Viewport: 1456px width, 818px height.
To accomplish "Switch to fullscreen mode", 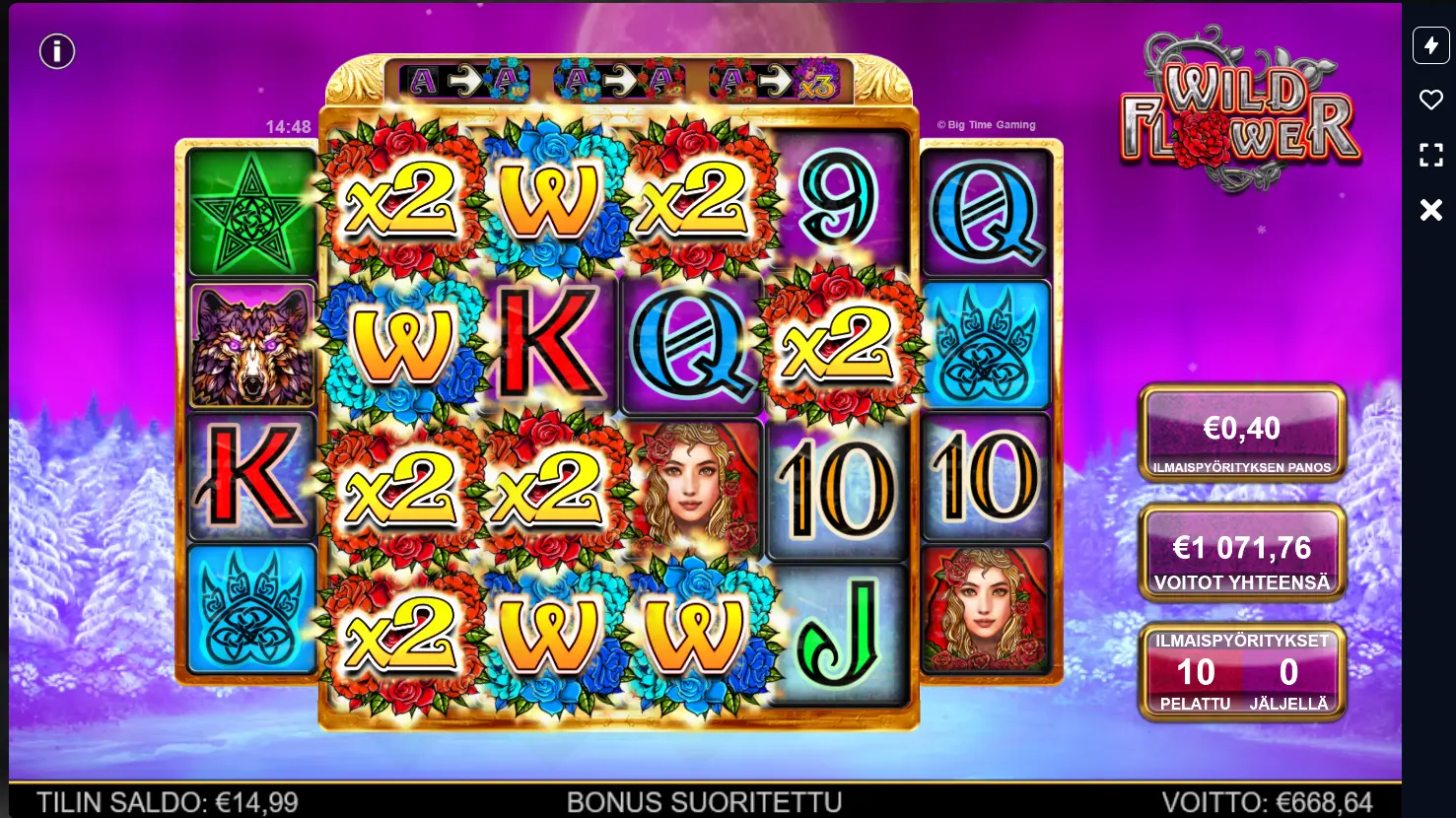I will click(1430, 155).
